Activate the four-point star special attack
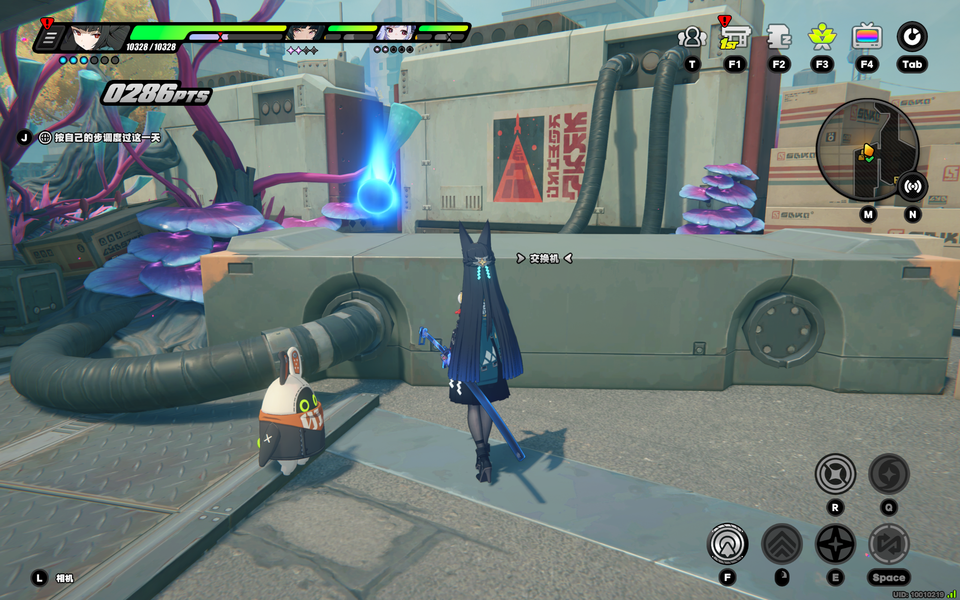 coord(835,544)
